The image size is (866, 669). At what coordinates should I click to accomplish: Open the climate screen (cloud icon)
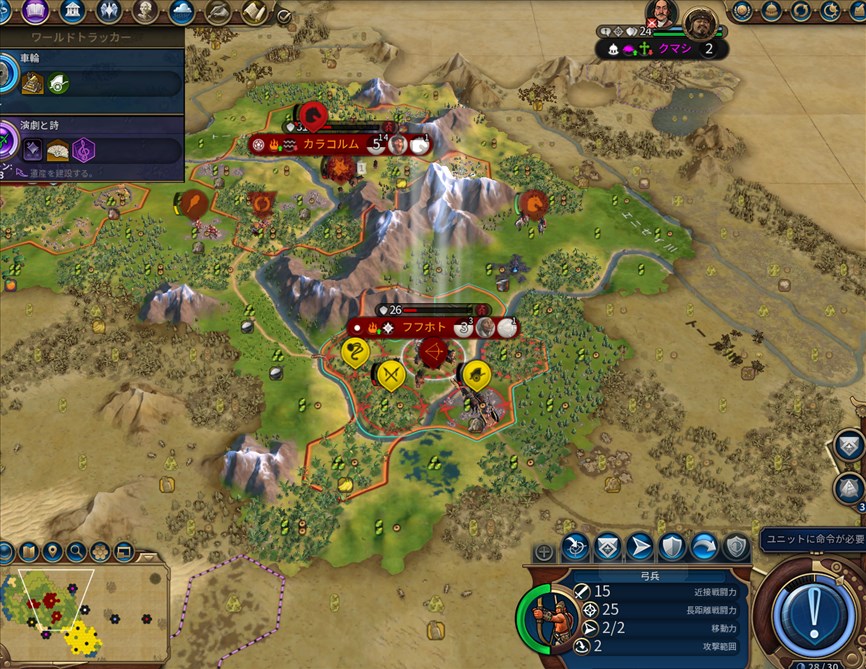click(181, 12)
